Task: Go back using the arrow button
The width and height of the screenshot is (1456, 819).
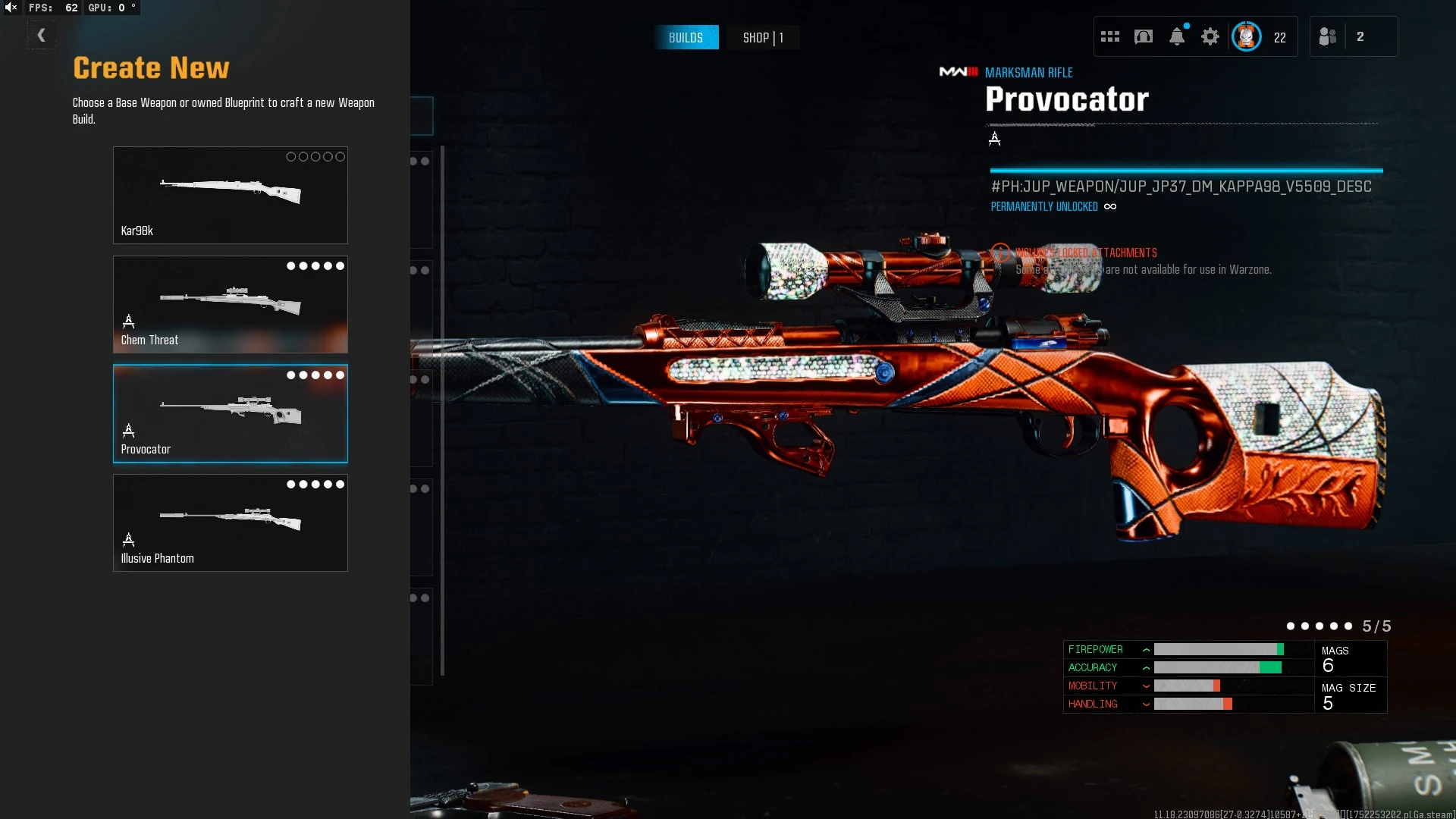Action: click(x=41, y=36)
